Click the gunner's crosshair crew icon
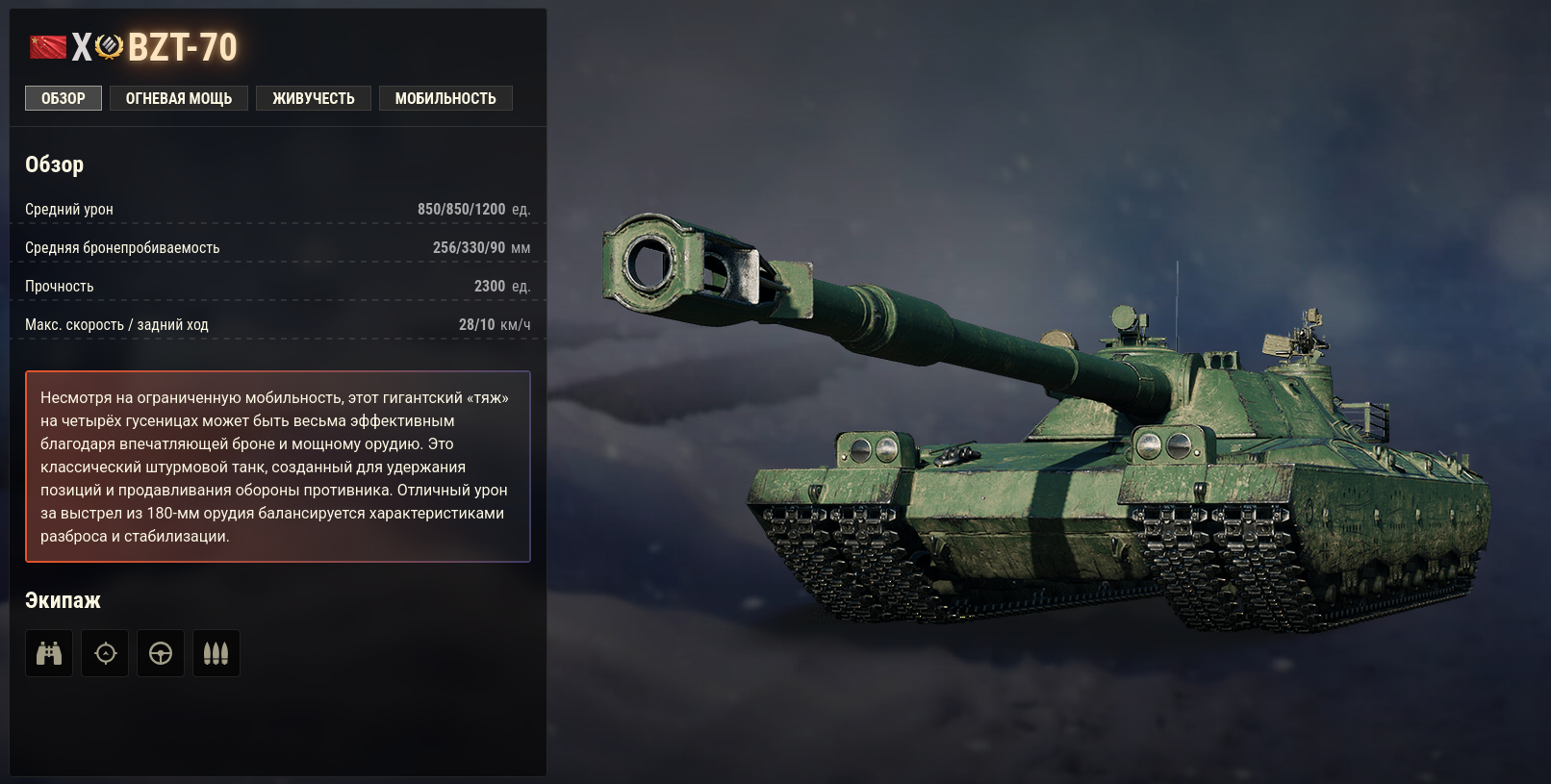The image size is (1551, 784). pyautogui.click(x=104, y=653)
